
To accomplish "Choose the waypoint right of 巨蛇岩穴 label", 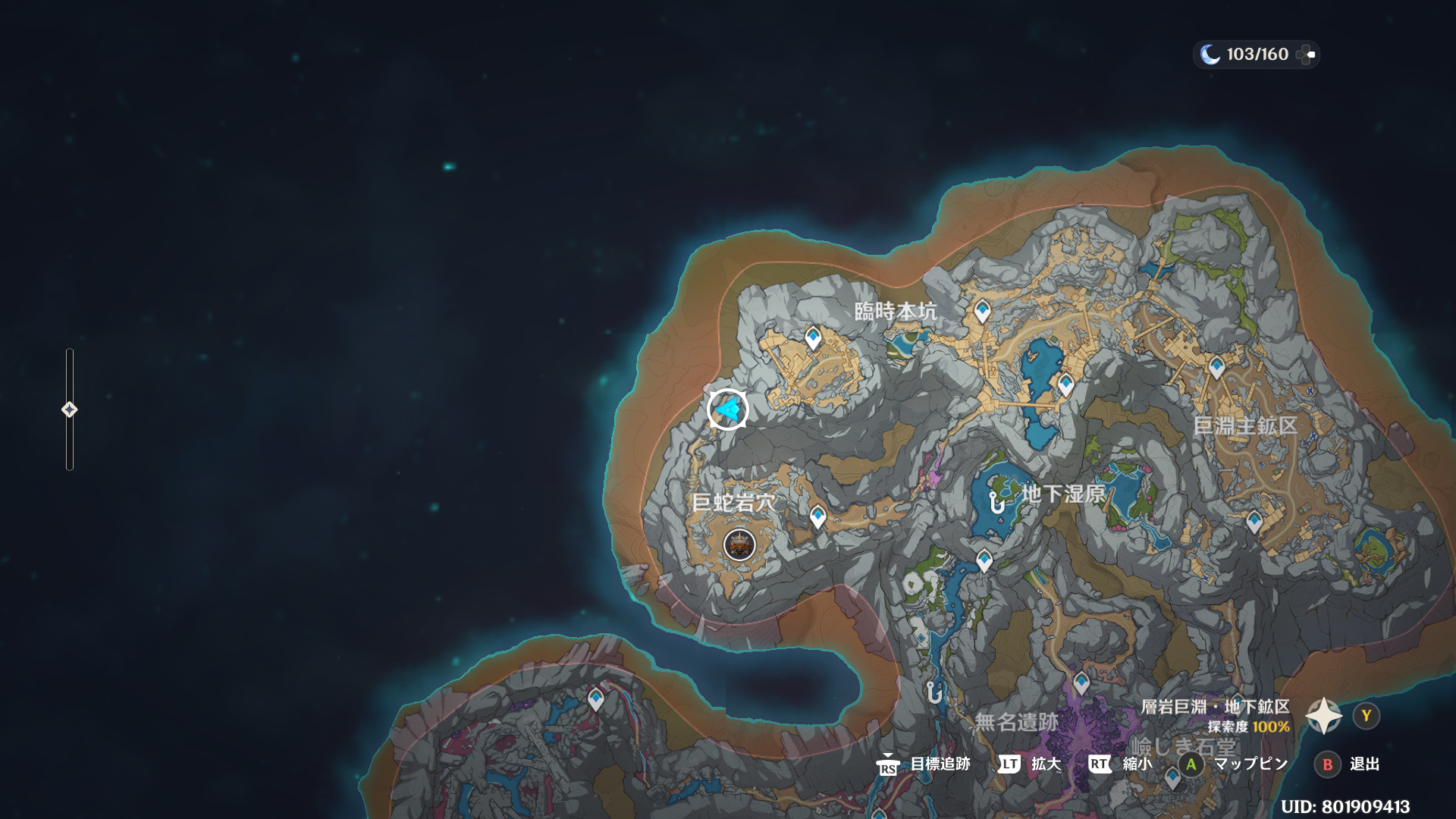I will click(817, 516).
